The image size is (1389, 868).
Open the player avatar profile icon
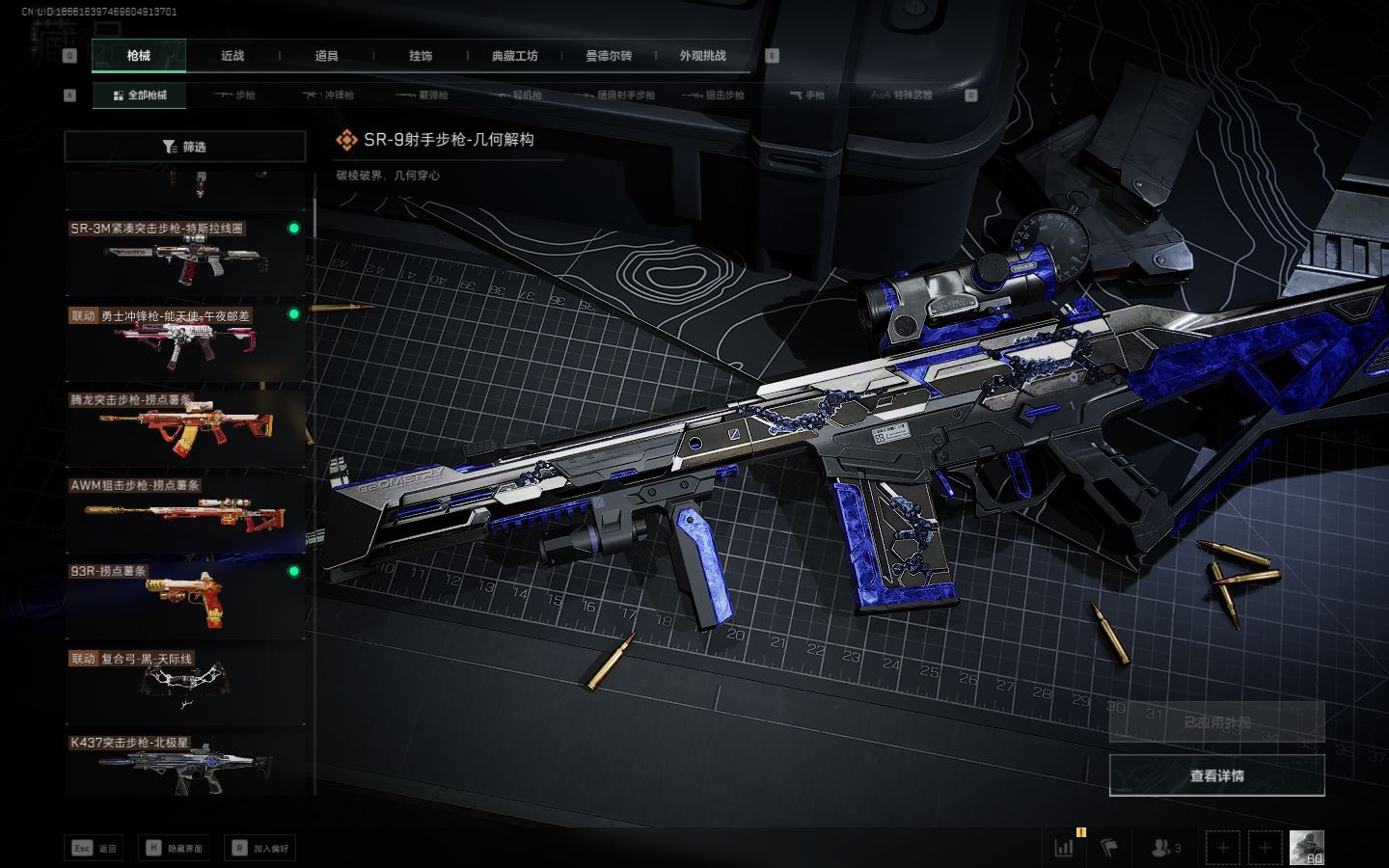pyautogui.click(x=1306, y=848)
